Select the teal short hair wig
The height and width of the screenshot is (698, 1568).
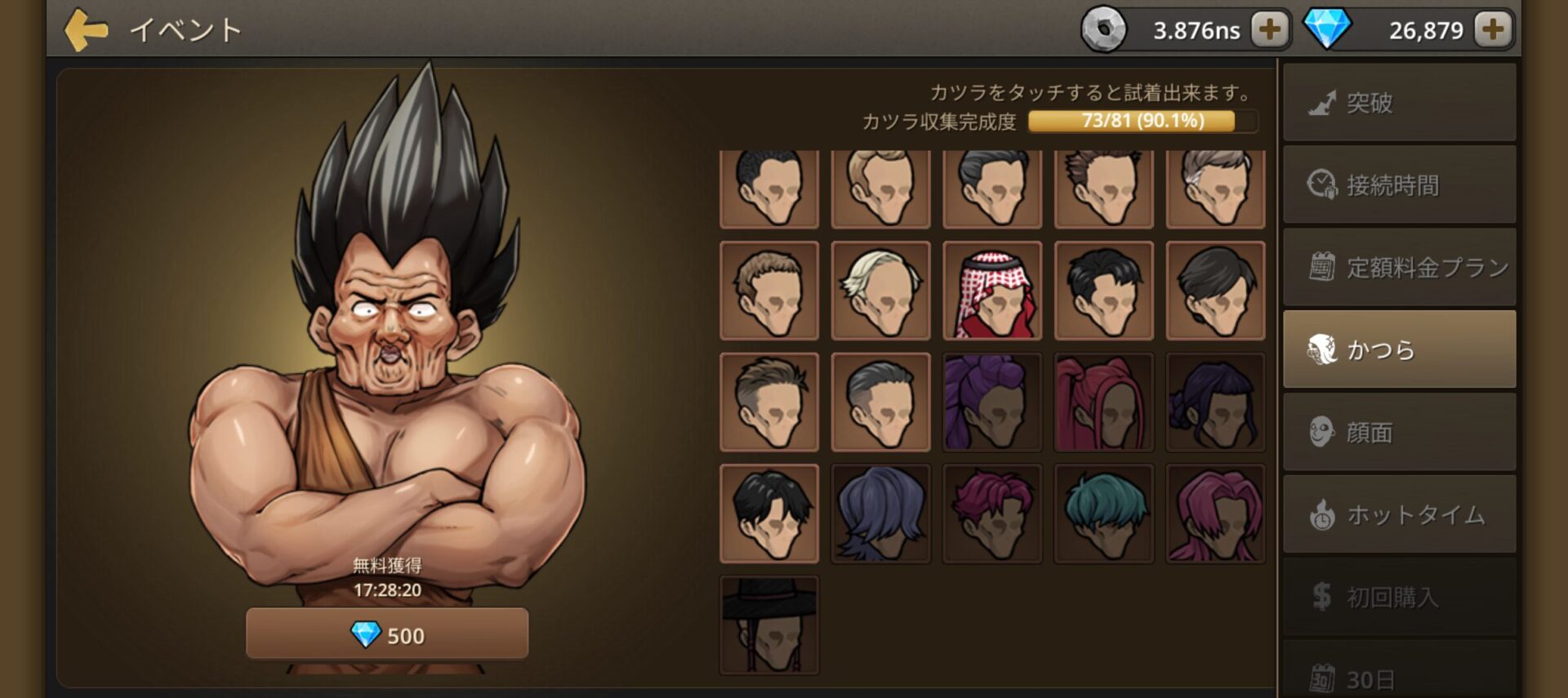coord(1103,514)
